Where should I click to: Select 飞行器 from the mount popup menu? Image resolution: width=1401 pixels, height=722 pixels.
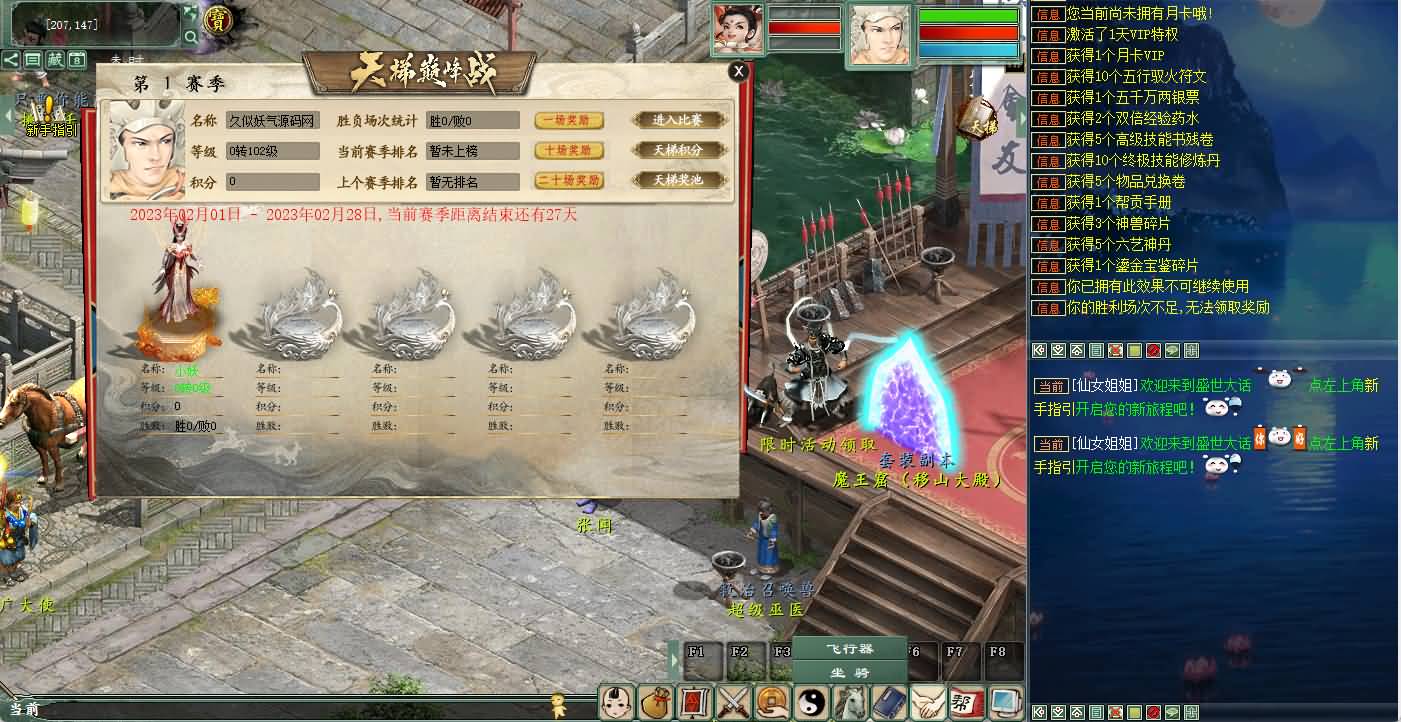[850, 649]
